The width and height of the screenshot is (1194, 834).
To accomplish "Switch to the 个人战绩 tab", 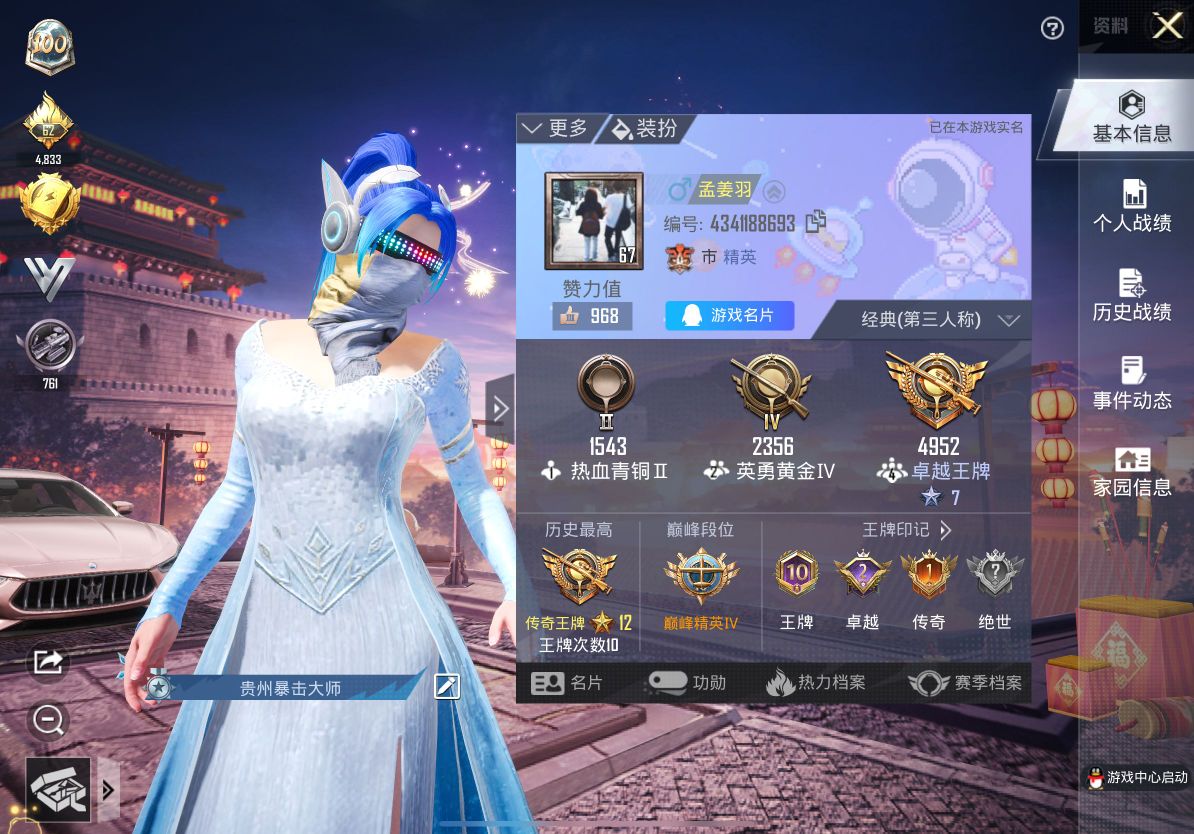I will [x=1131, y=207].
